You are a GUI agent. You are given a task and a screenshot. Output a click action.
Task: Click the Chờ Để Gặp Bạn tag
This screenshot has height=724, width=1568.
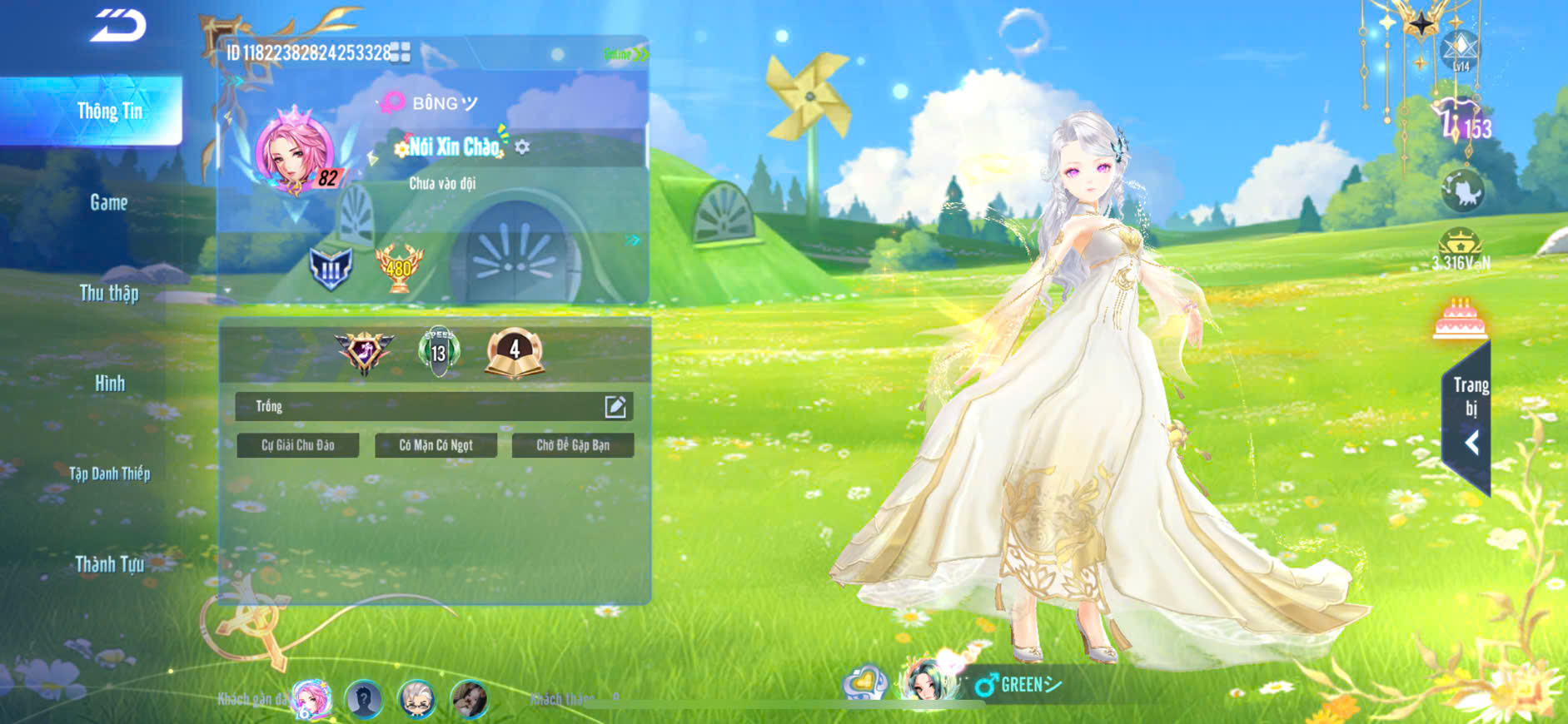tap(573, 445)
